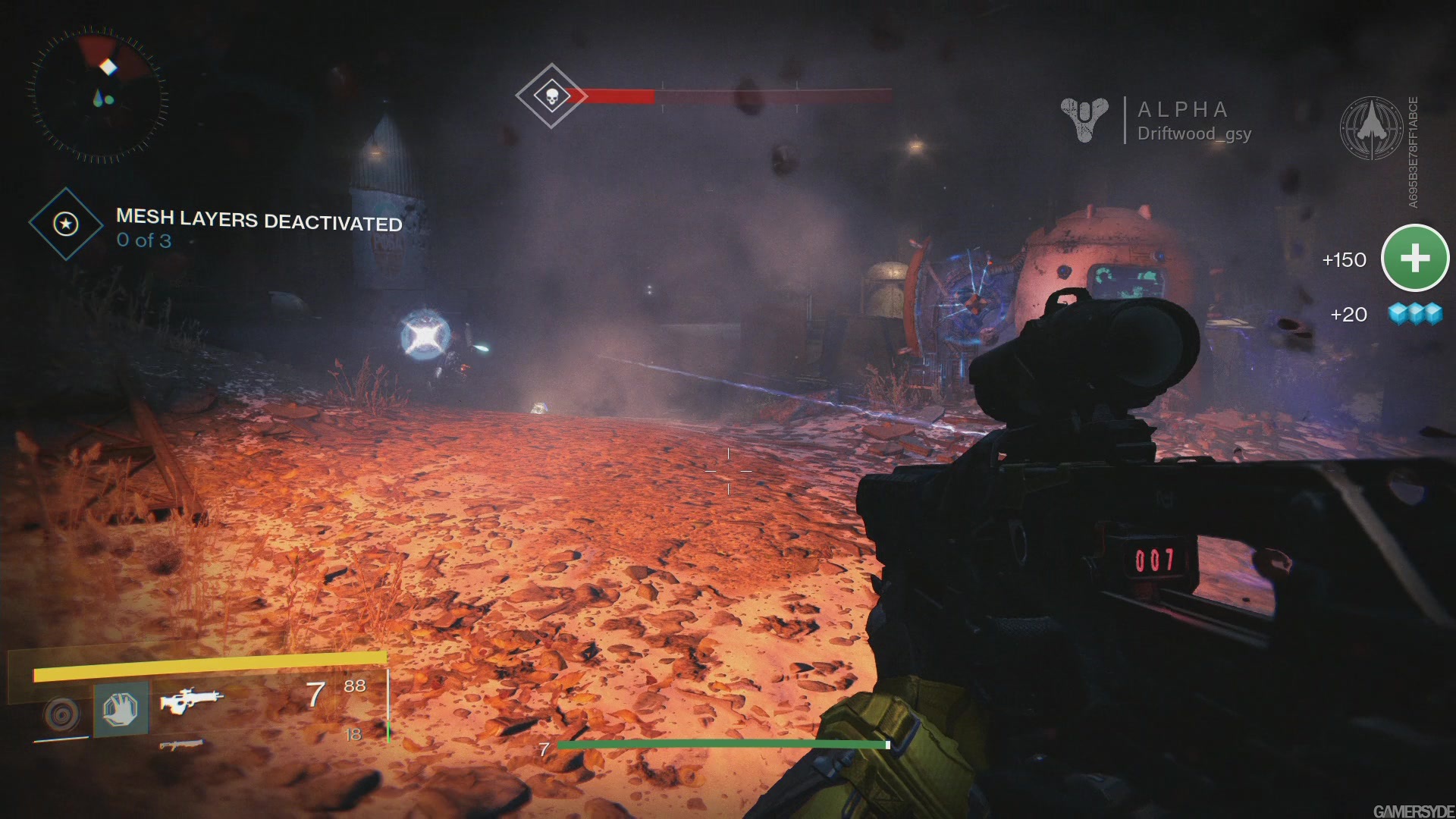This screenshot has width=1456, height=819.
Task: Click the boss skull diamond marker
Action: pyautogui.click(x=551, y=96)
